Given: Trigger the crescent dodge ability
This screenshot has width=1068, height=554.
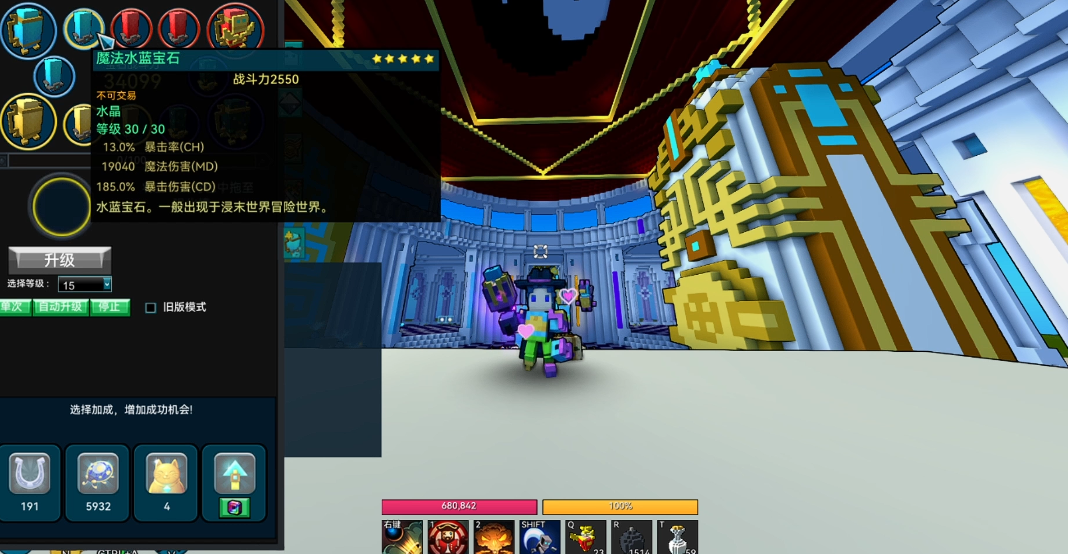Looking at the screenshot, I should click(x=540, y=538).
